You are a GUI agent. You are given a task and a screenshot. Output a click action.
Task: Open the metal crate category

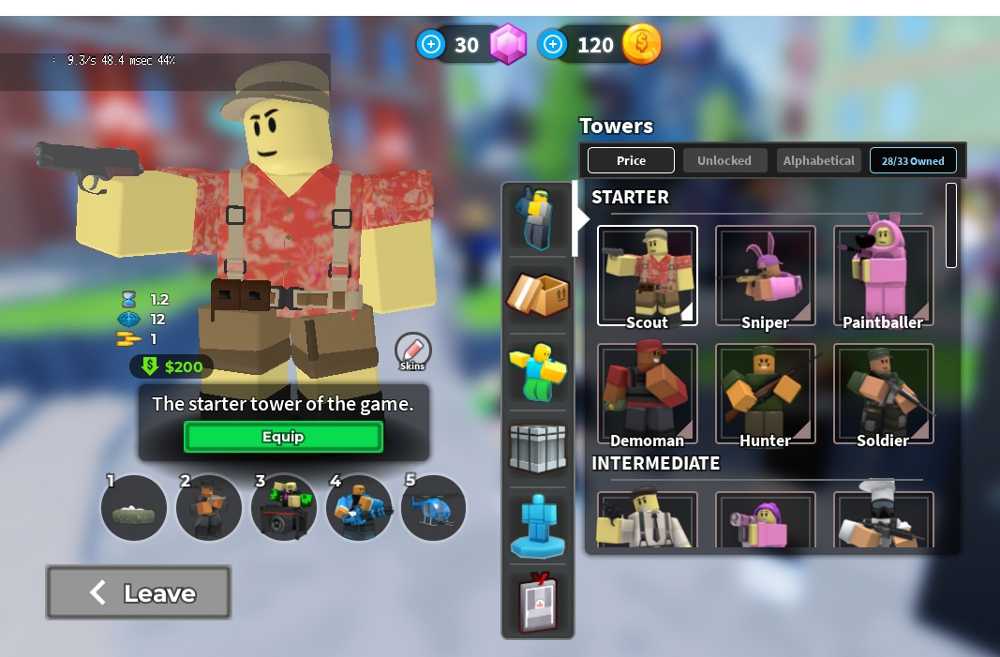pyautogui.click(x=538, y=448)
